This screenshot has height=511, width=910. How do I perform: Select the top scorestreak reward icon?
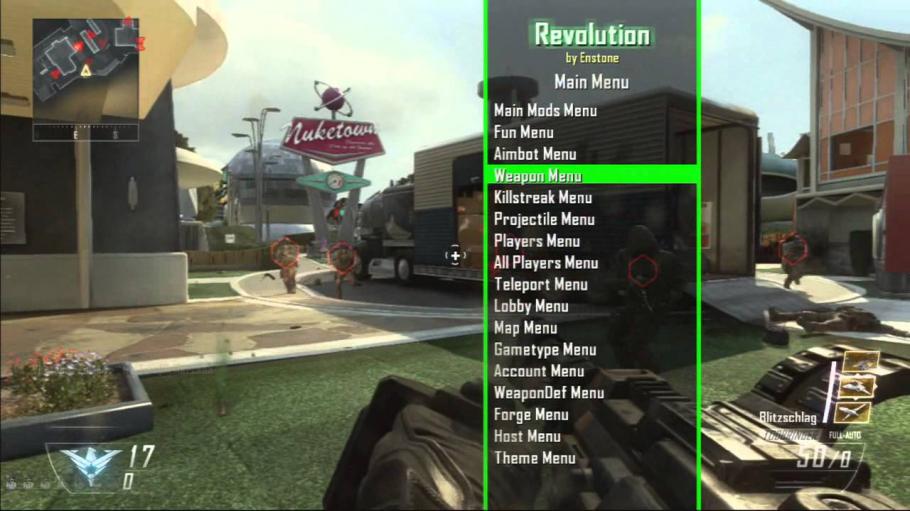[x=860, y=361]
